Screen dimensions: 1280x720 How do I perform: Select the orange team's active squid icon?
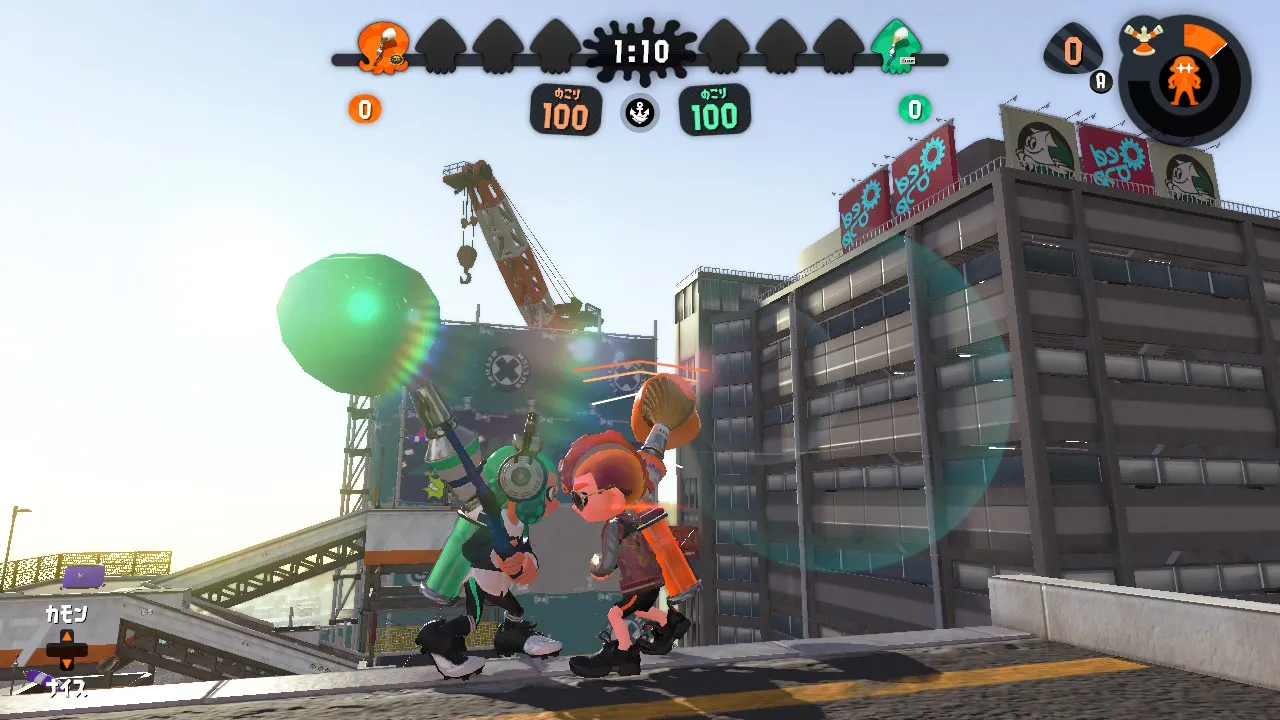tap(384, 48)
